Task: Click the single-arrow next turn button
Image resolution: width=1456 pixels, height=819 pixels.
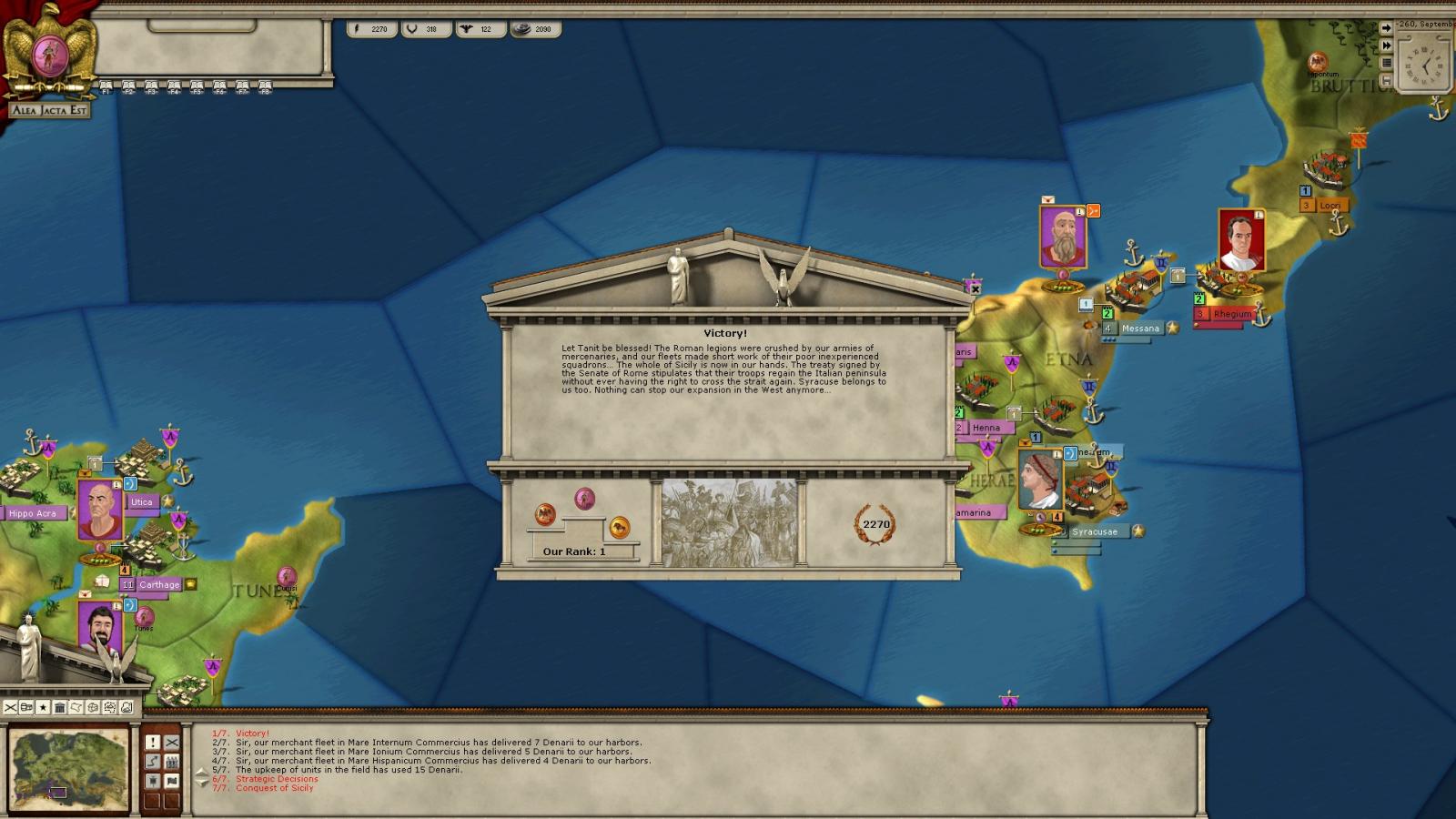Action: 1386,28
